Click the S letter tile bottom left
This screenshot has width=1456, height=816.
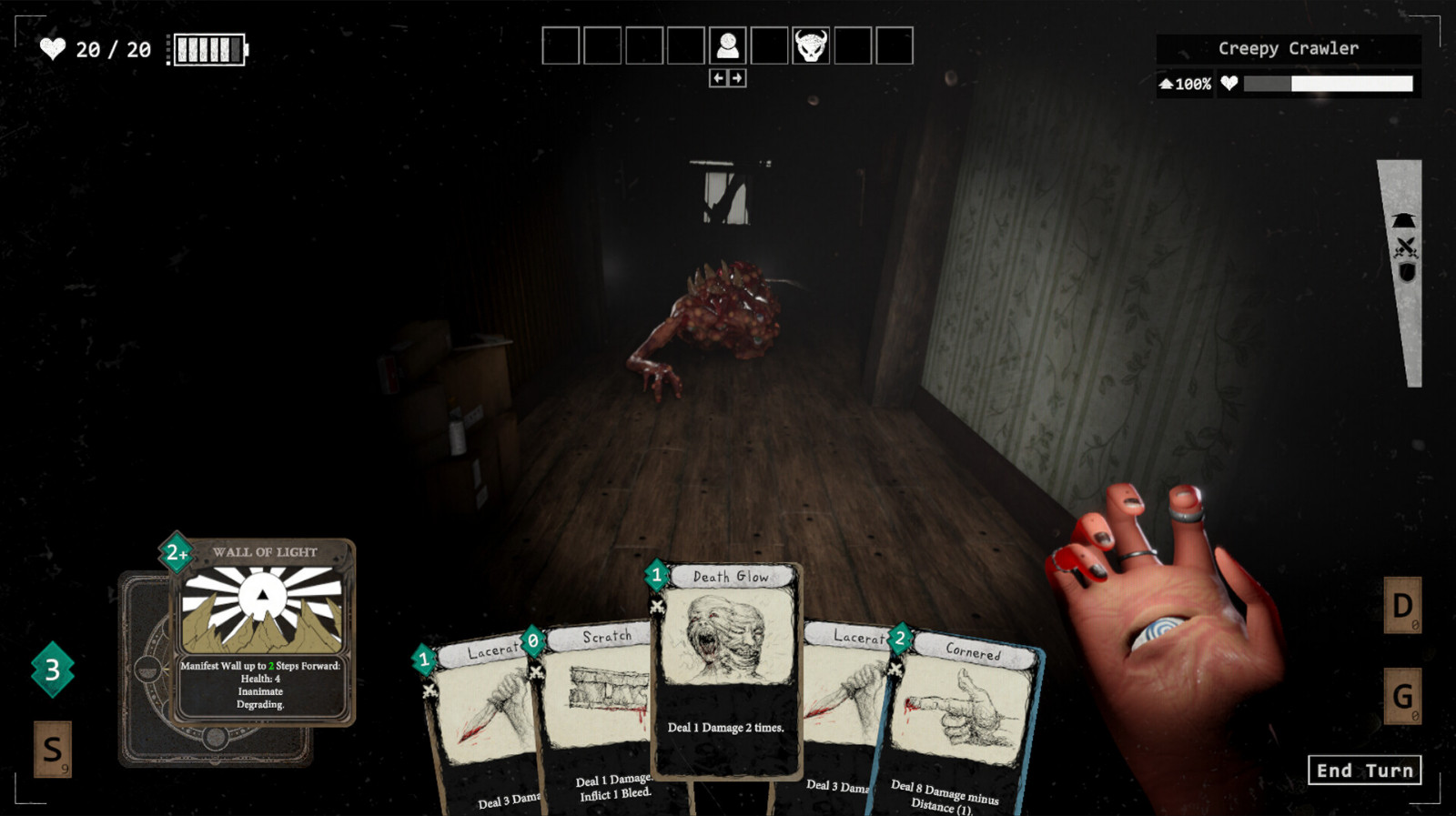tap(55, 751)
